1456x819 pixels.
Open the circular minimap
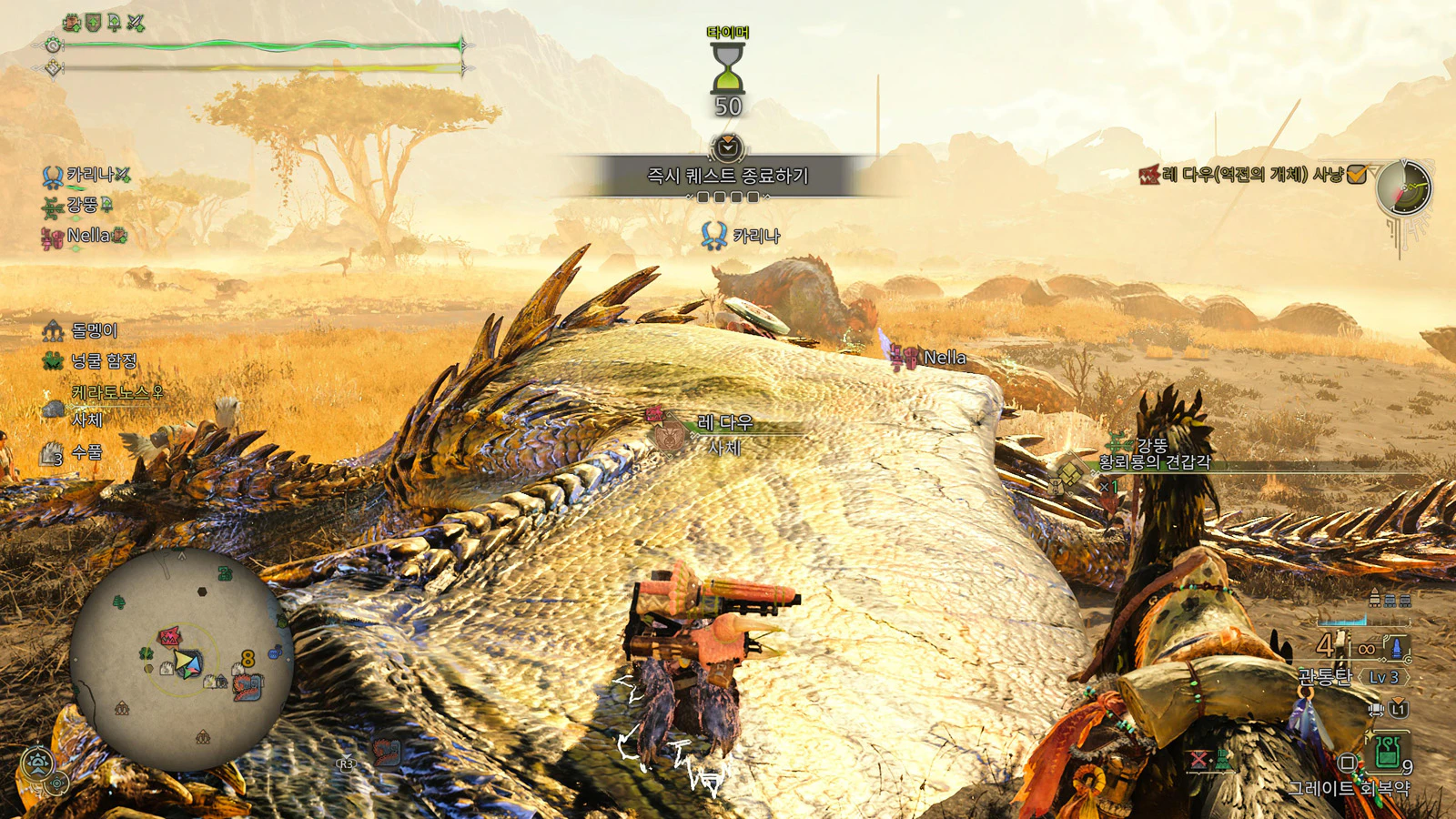pos(181,660)
